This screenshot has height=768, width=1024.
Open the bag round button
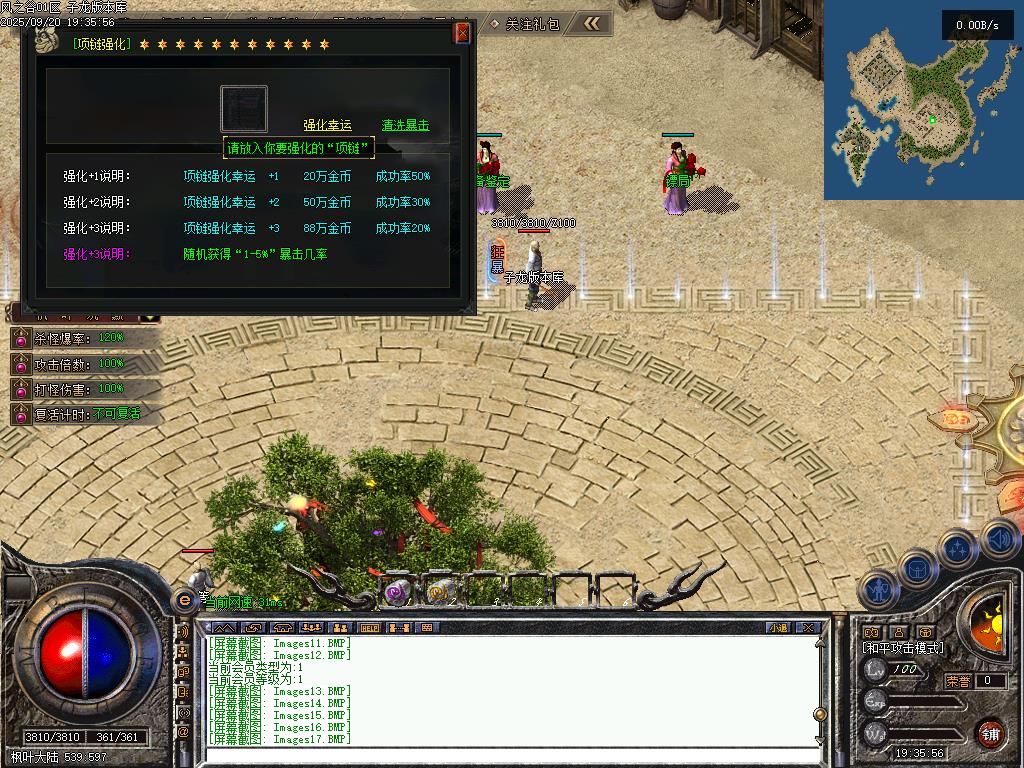[x=916, y=570]
